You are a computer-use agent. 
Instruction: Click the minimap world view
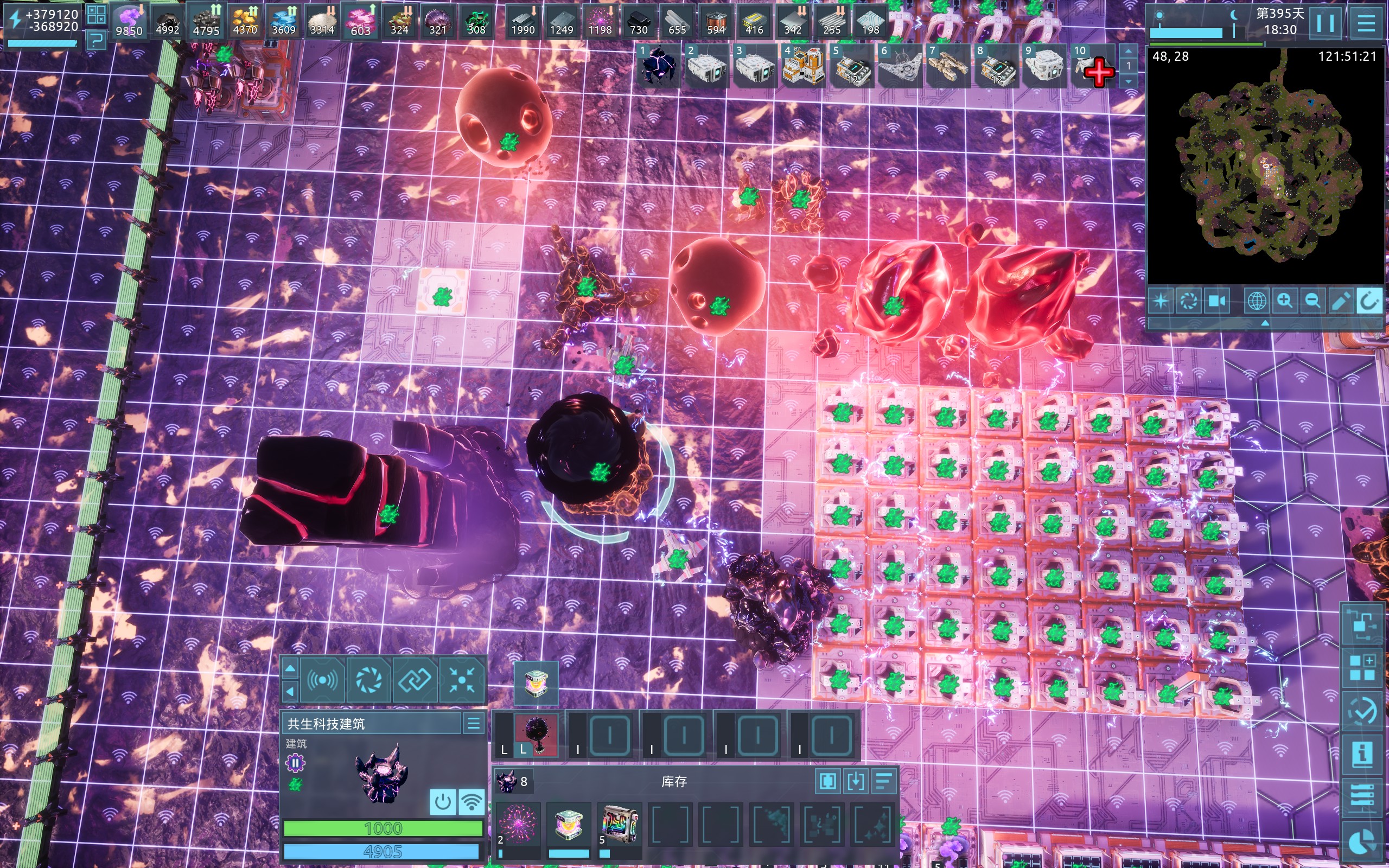pyautogui.click(x=1265, y=167)
